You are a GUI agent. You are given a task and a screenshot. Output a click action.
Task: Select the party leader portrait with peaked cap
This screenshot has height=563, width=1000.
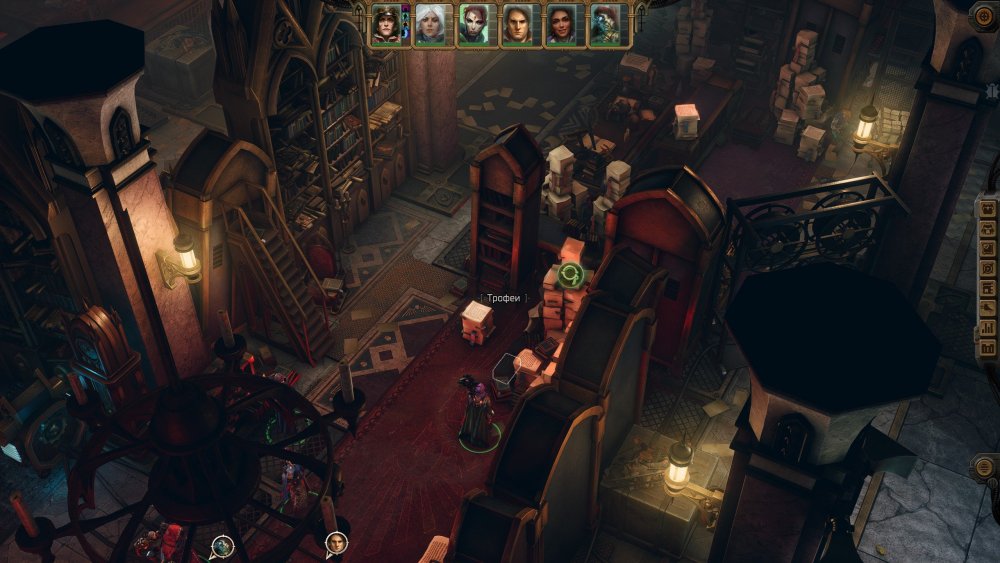[386, 24]
